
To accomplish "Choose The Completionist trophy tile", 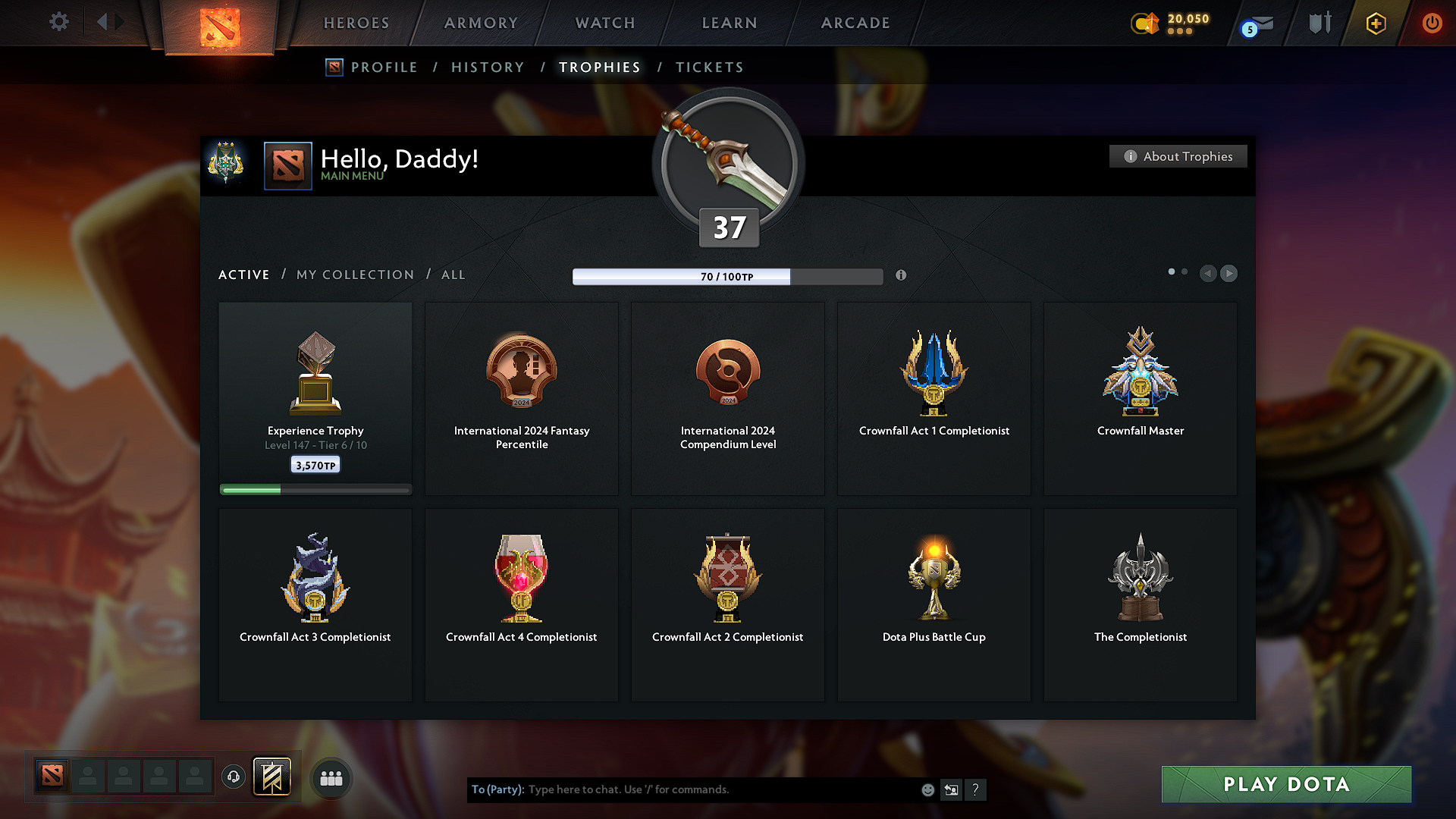I will pos(1140,604).
